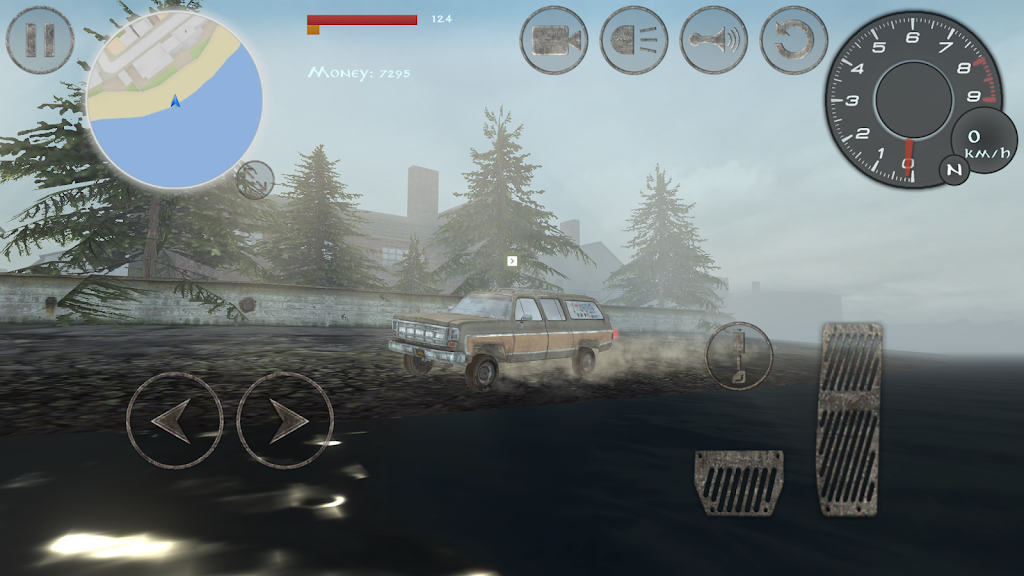The width and height of the screenshot is (1024, 576).
Task: Reset the vehicle with the circular arrow
Action: click(794, 40)
